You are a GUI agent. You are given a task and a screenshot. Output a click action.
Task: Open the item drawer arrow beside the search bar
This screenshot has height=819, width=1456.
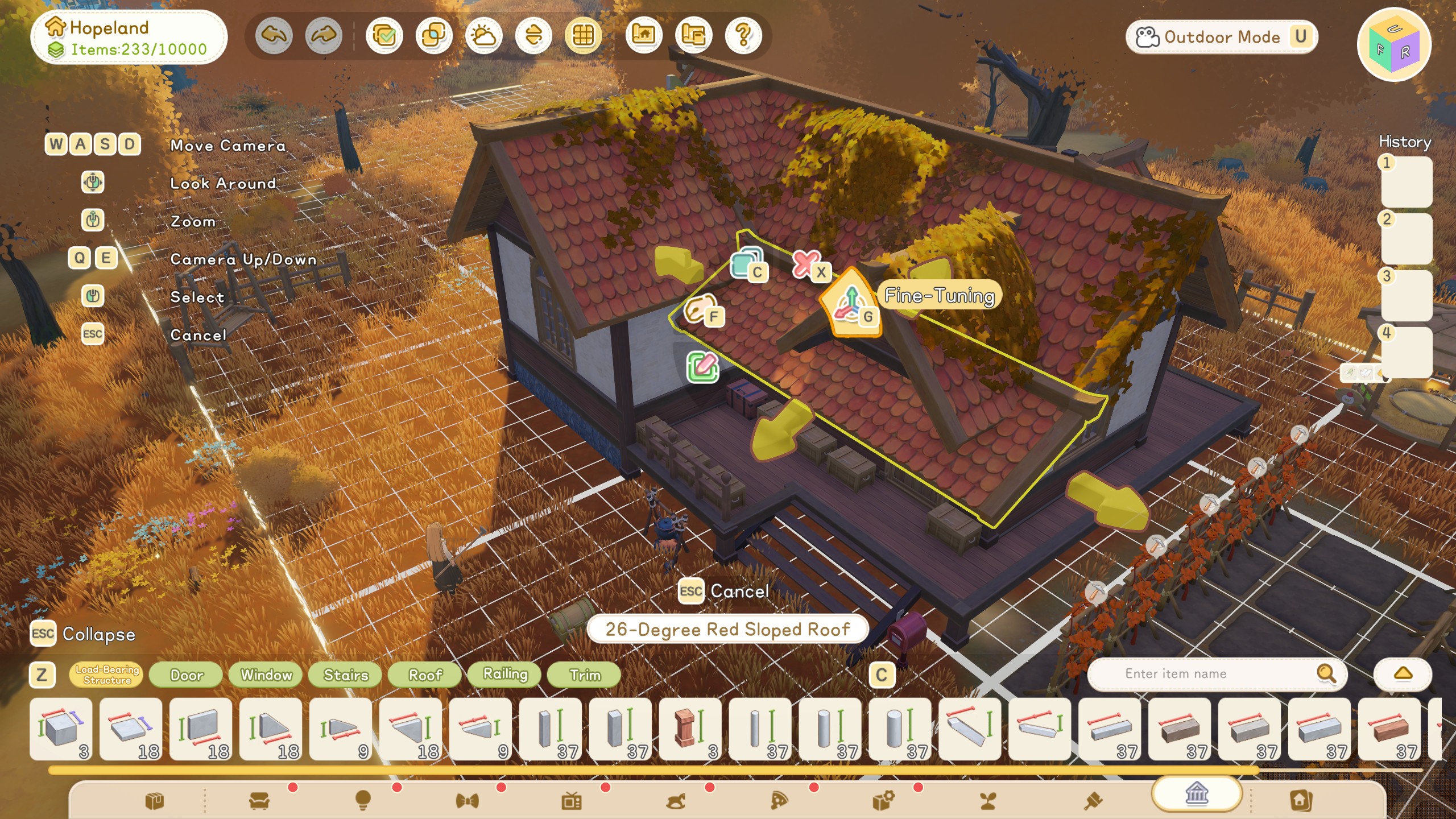(1402, 674)
